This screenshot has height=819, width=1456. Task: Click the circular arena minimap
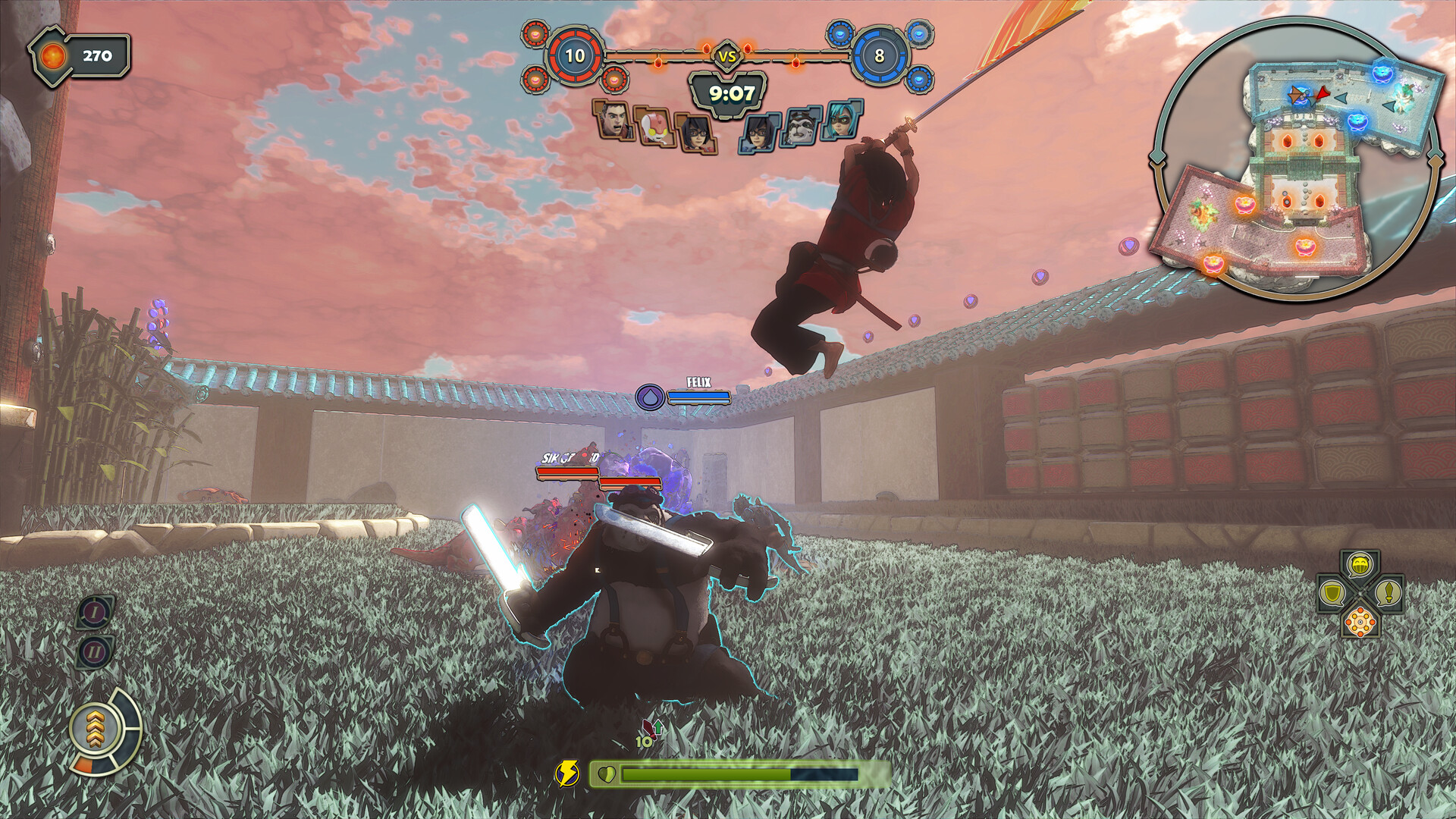(x=1297, y=159)
